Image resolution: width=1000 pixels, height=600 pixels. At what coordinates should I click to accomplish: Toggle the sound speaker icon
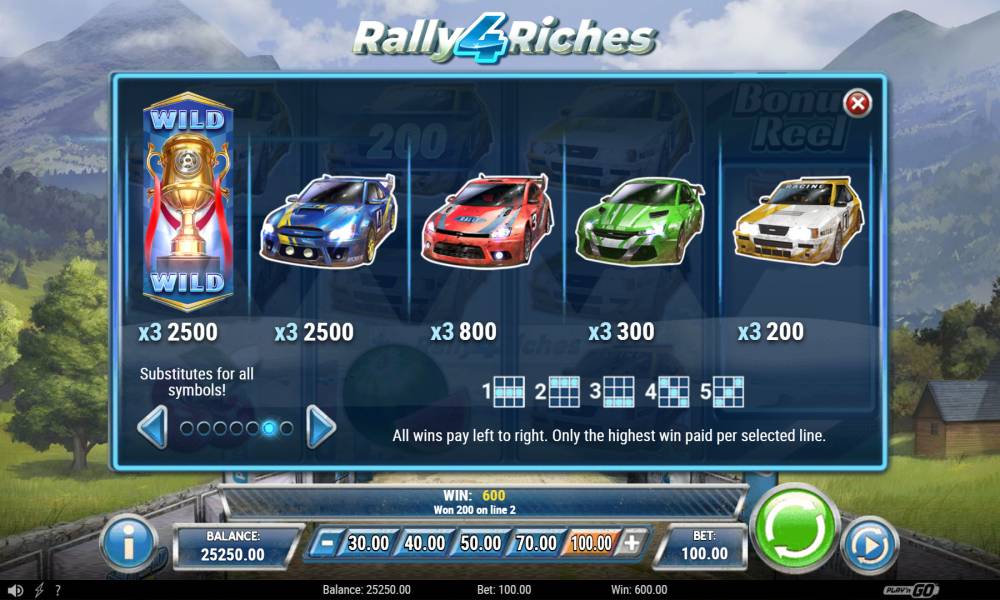coord(15,590)
